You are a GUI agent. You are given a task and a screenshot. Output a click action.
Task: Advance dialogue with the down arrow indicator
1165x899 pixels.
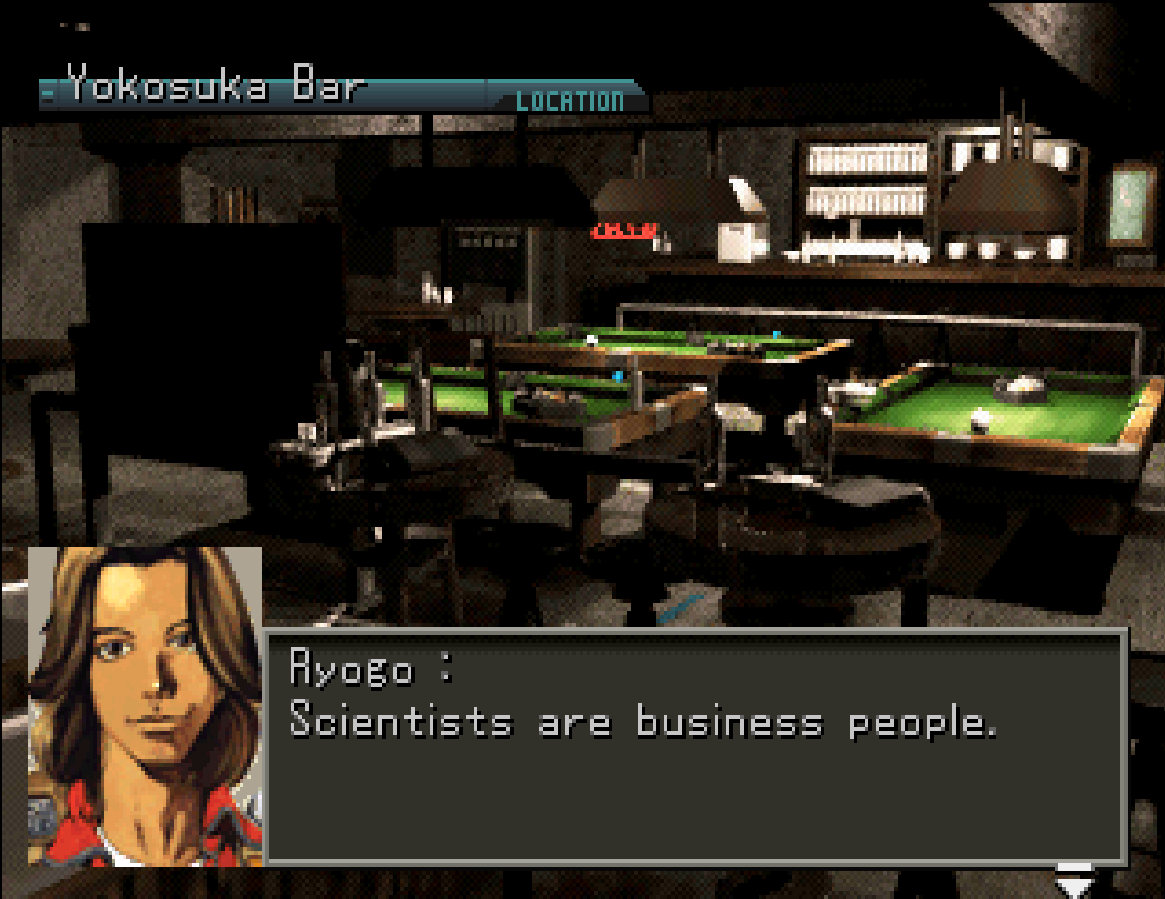[x=1075, y=882]
